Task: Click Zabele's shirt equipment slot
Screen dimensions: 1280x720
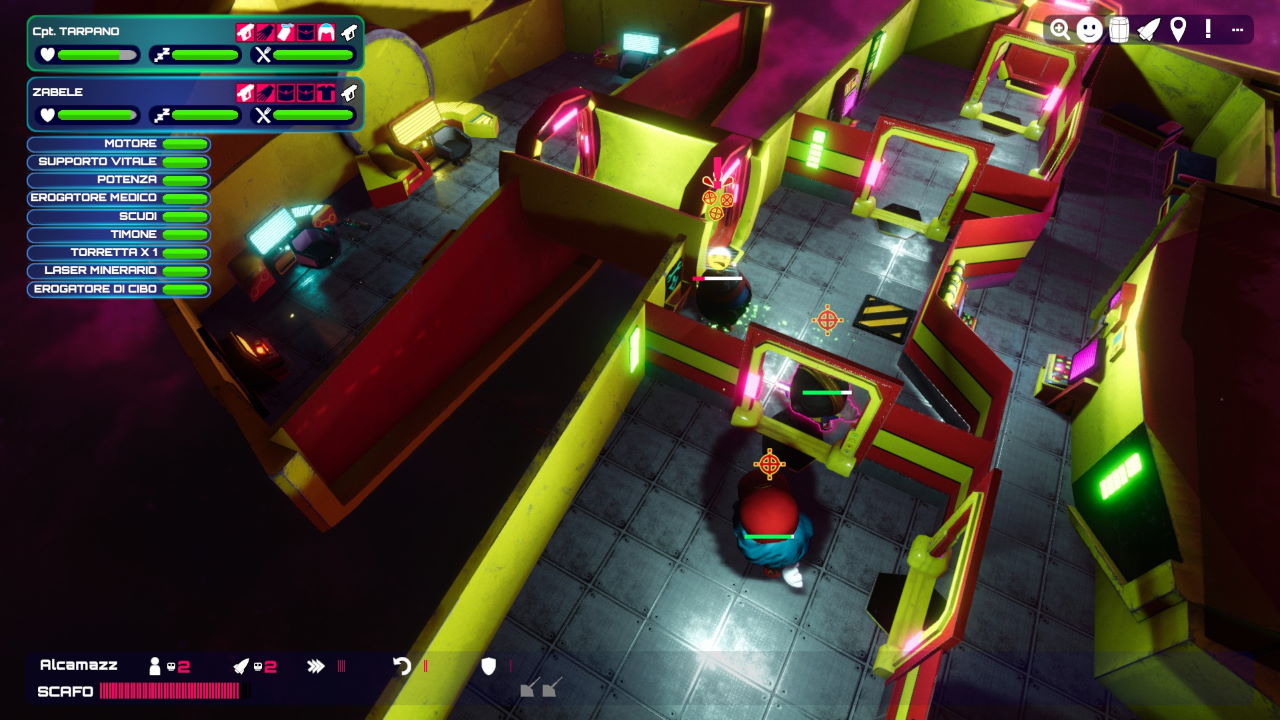Action: coord(326,94)
